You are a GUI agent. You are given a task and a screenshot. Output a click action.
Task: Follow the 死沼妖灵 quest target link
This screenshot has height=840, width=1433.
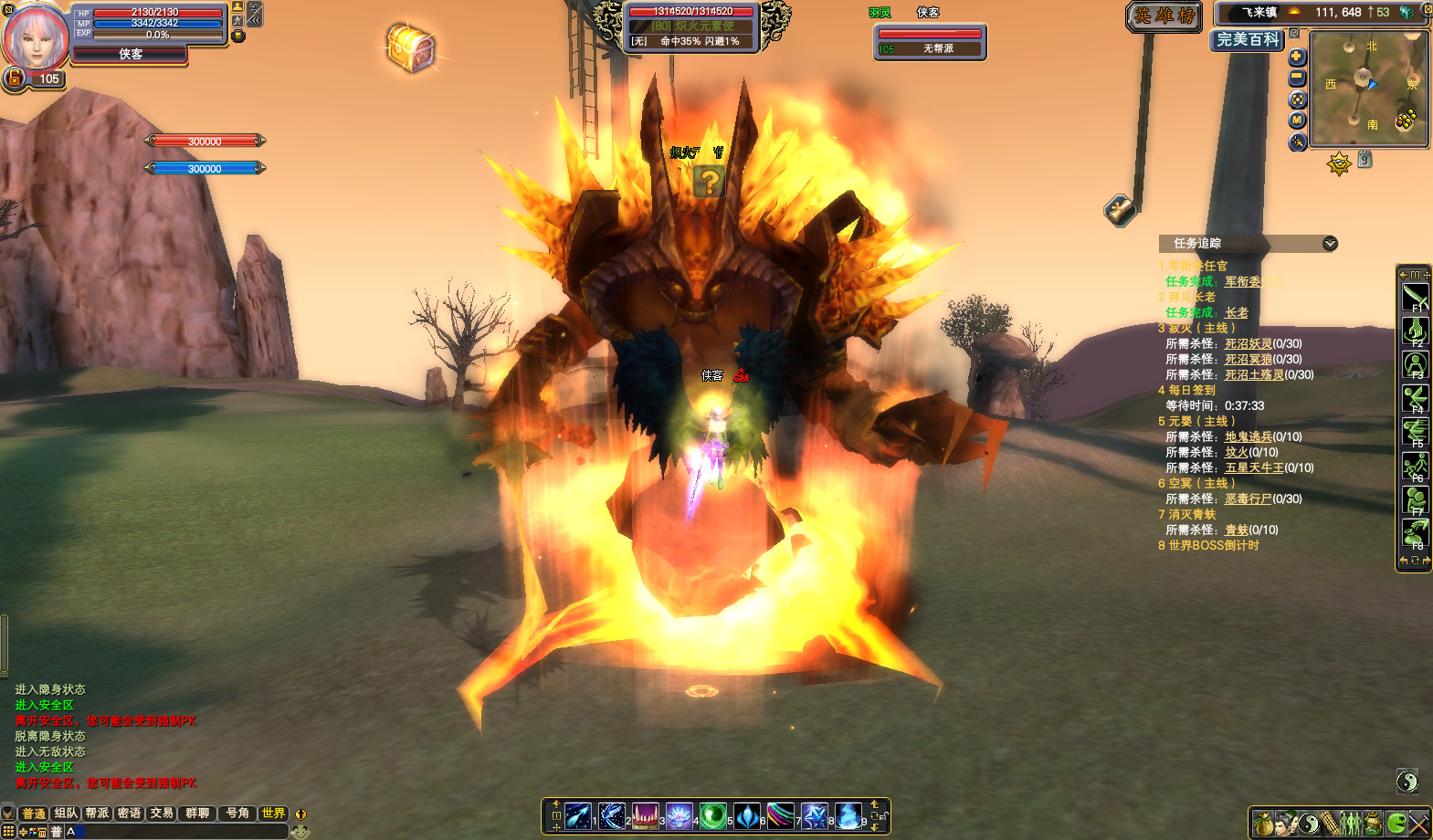pos(1248,344)
